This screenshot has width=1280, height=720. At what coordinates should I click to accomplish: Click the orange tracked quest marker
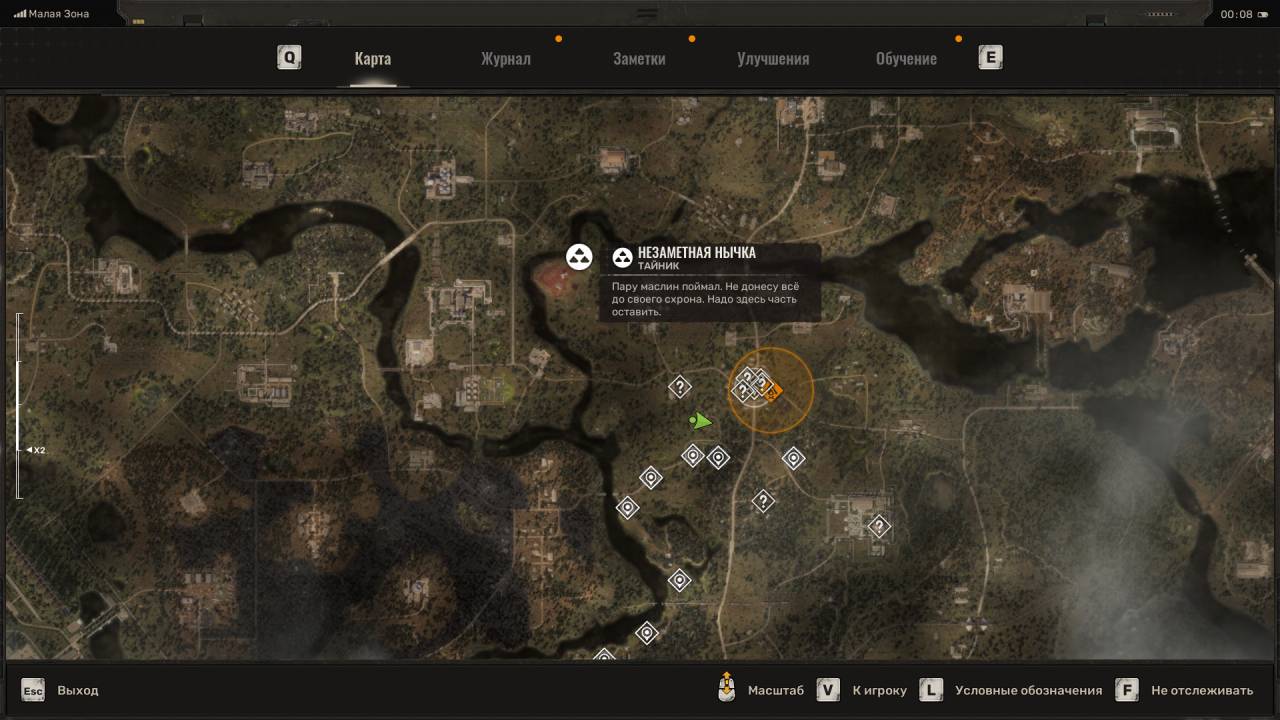[x=771, y=393]
